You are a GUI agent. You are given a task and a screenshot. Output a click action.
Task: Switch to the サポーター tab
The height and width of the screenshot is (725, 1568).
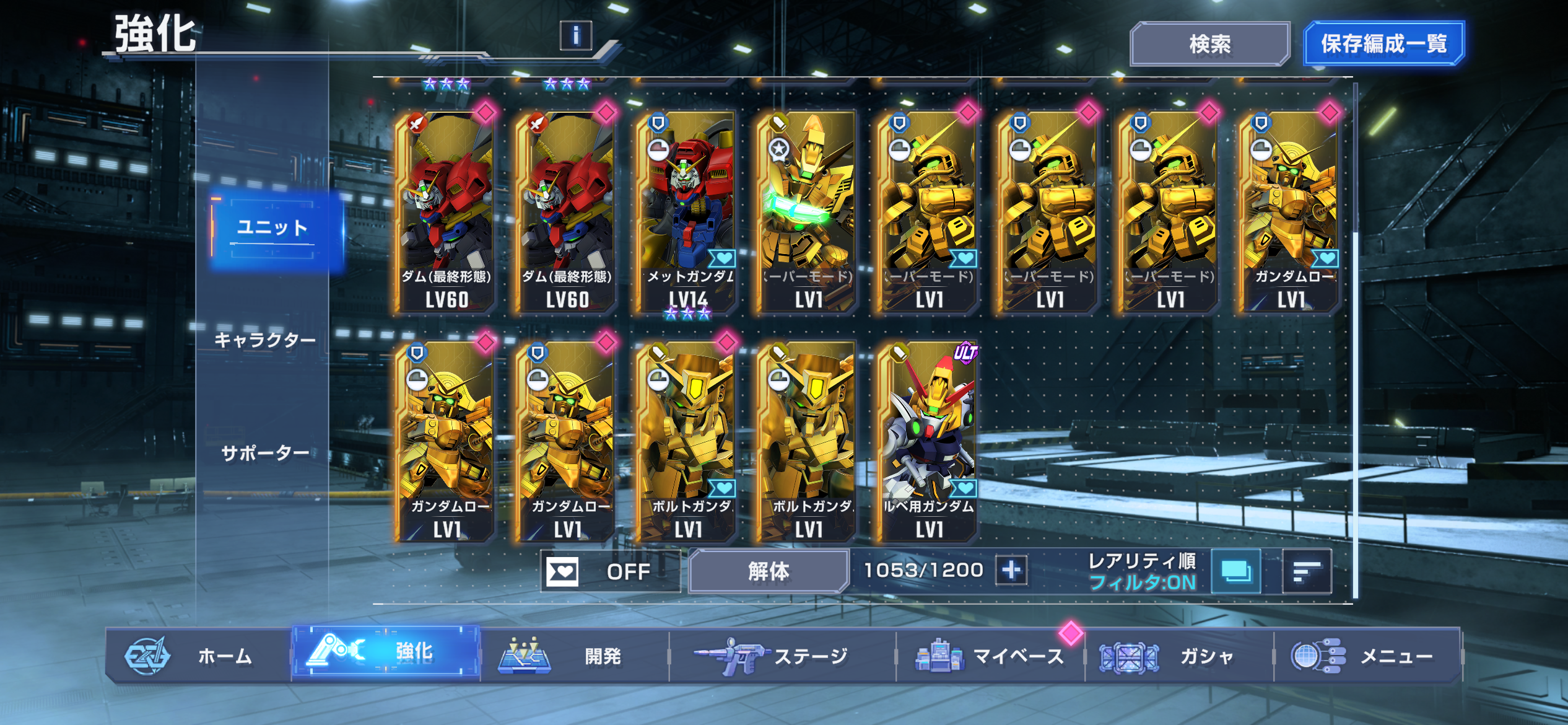coord(265,453)
